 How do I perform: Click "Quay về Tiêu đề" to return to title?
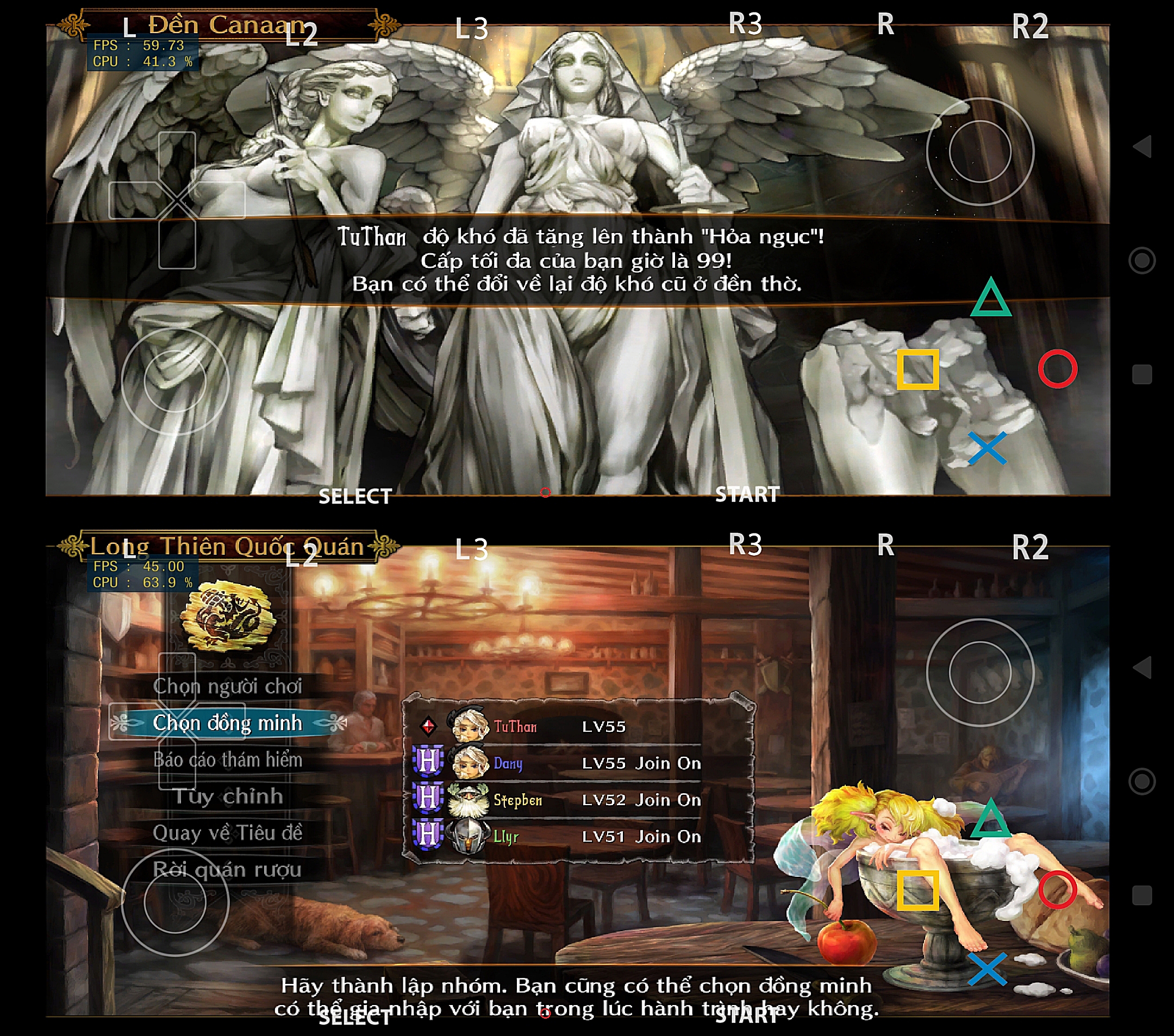[x=227, y=833]
